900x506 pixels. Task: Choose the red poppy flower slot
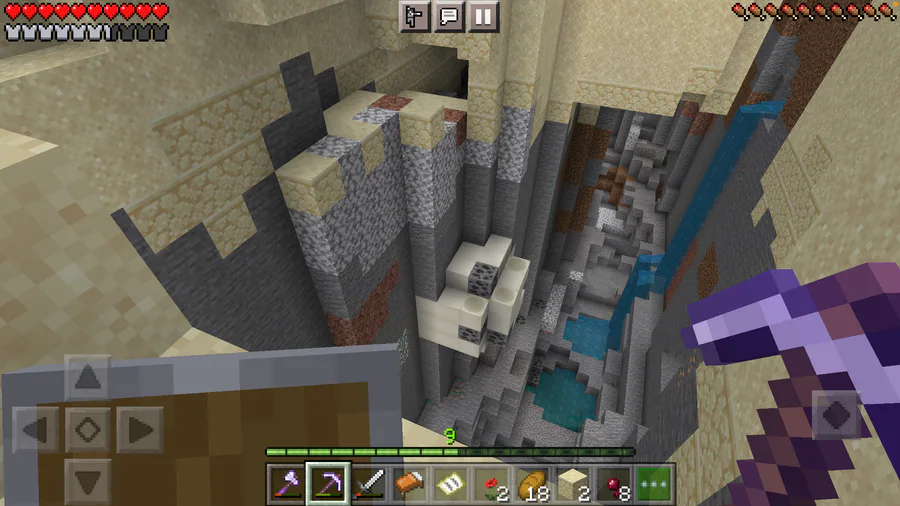492,483
